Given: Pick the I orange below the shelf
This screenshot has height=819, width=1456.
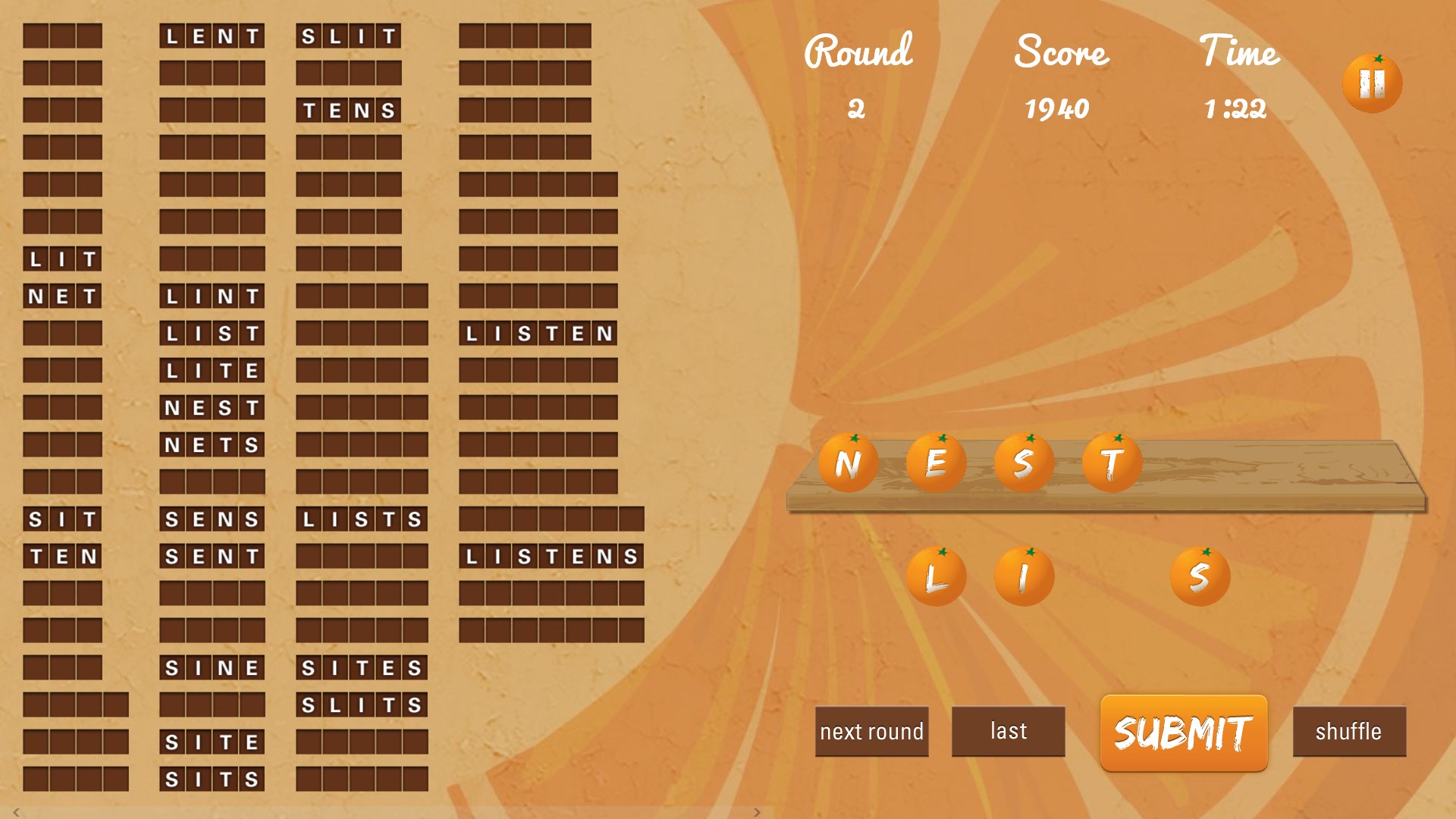Looking at the screenshot, I should coord(1024,577).
